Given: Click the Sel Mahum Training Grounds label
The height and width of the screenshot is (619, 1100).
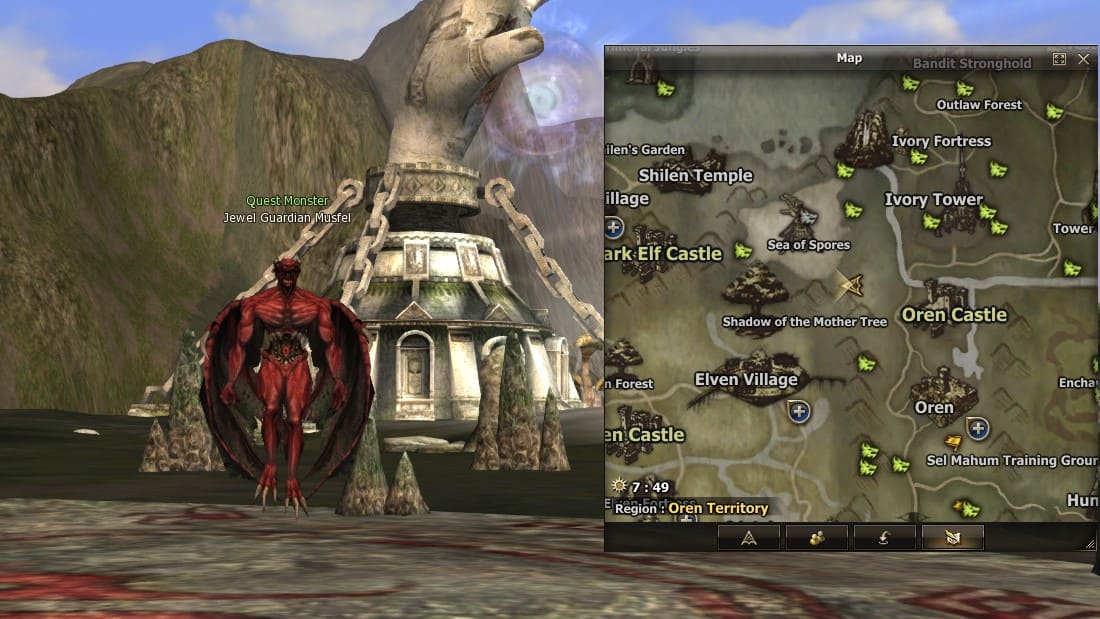Looking at the screenshot, I should [1011, 460].
